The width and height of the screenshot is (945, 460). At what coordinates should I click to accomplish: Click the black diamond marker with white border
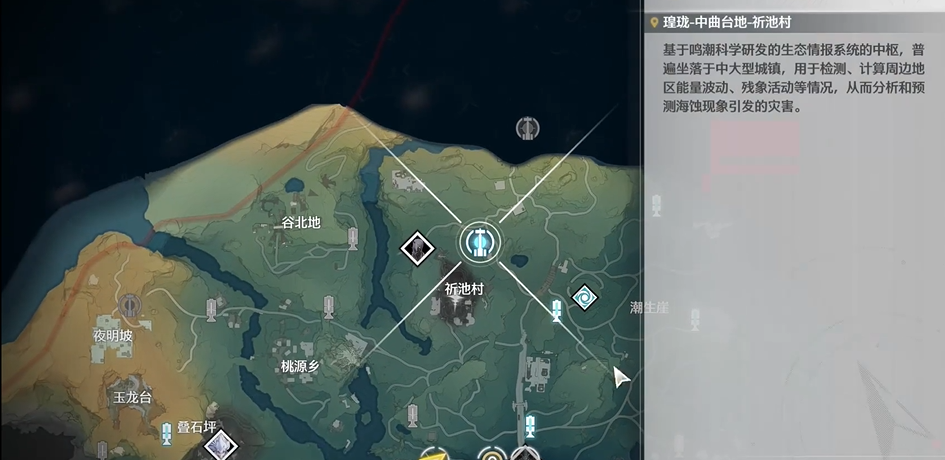point(417,248)
